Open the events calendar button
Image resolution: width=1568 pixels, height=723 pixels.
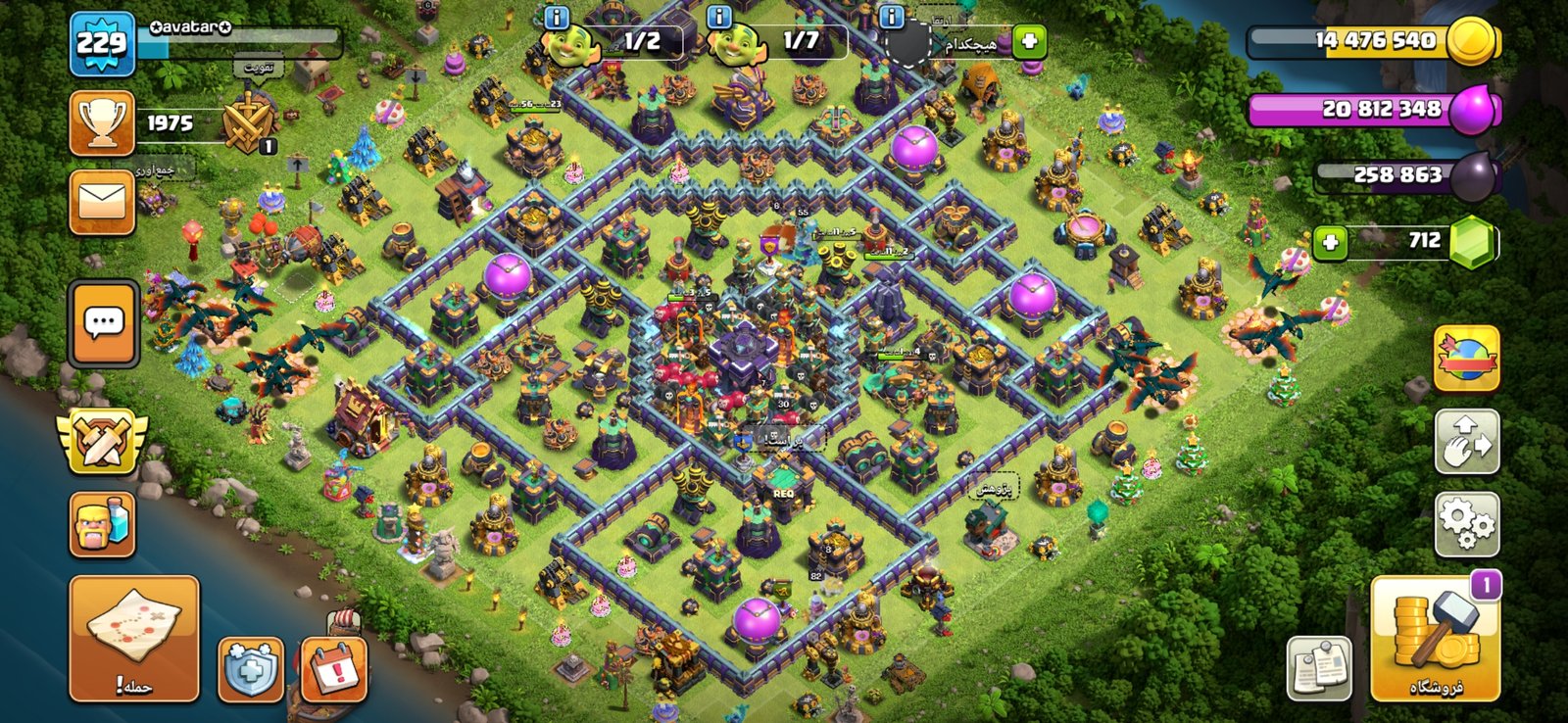click(333, 670)
